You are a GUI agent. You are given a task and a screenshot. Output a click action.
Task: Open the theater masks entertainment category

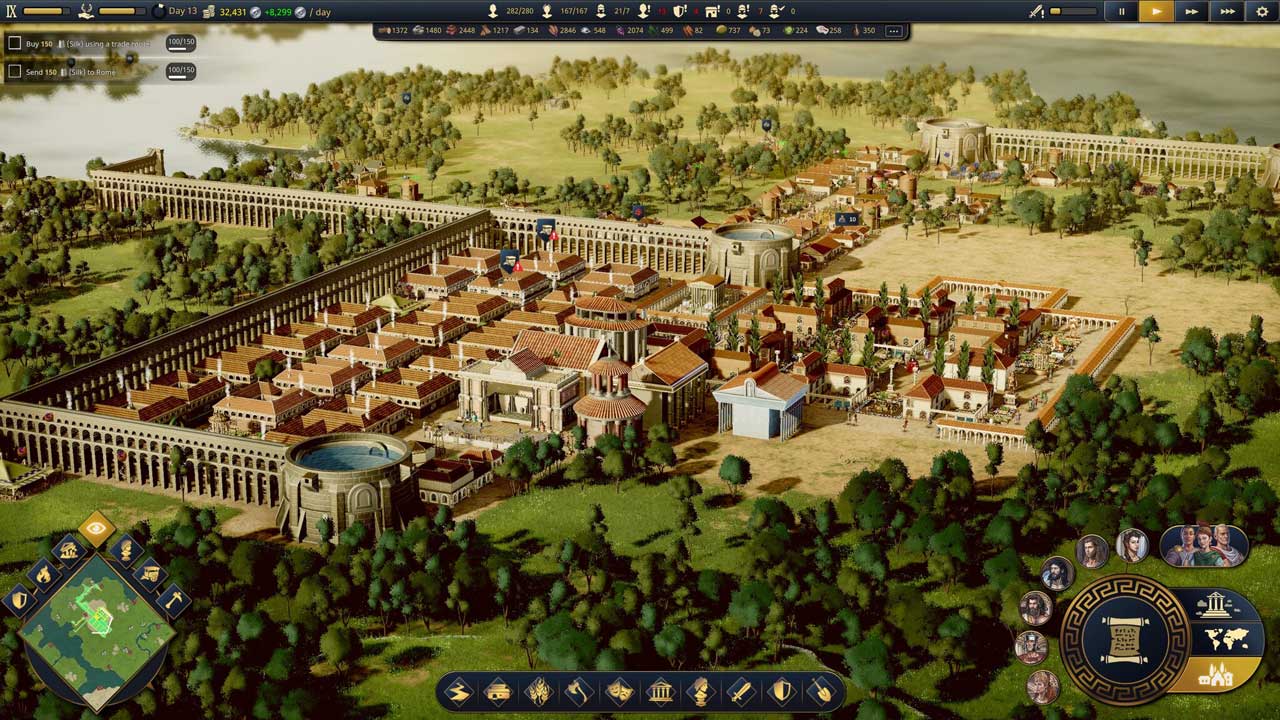[620, 691]
